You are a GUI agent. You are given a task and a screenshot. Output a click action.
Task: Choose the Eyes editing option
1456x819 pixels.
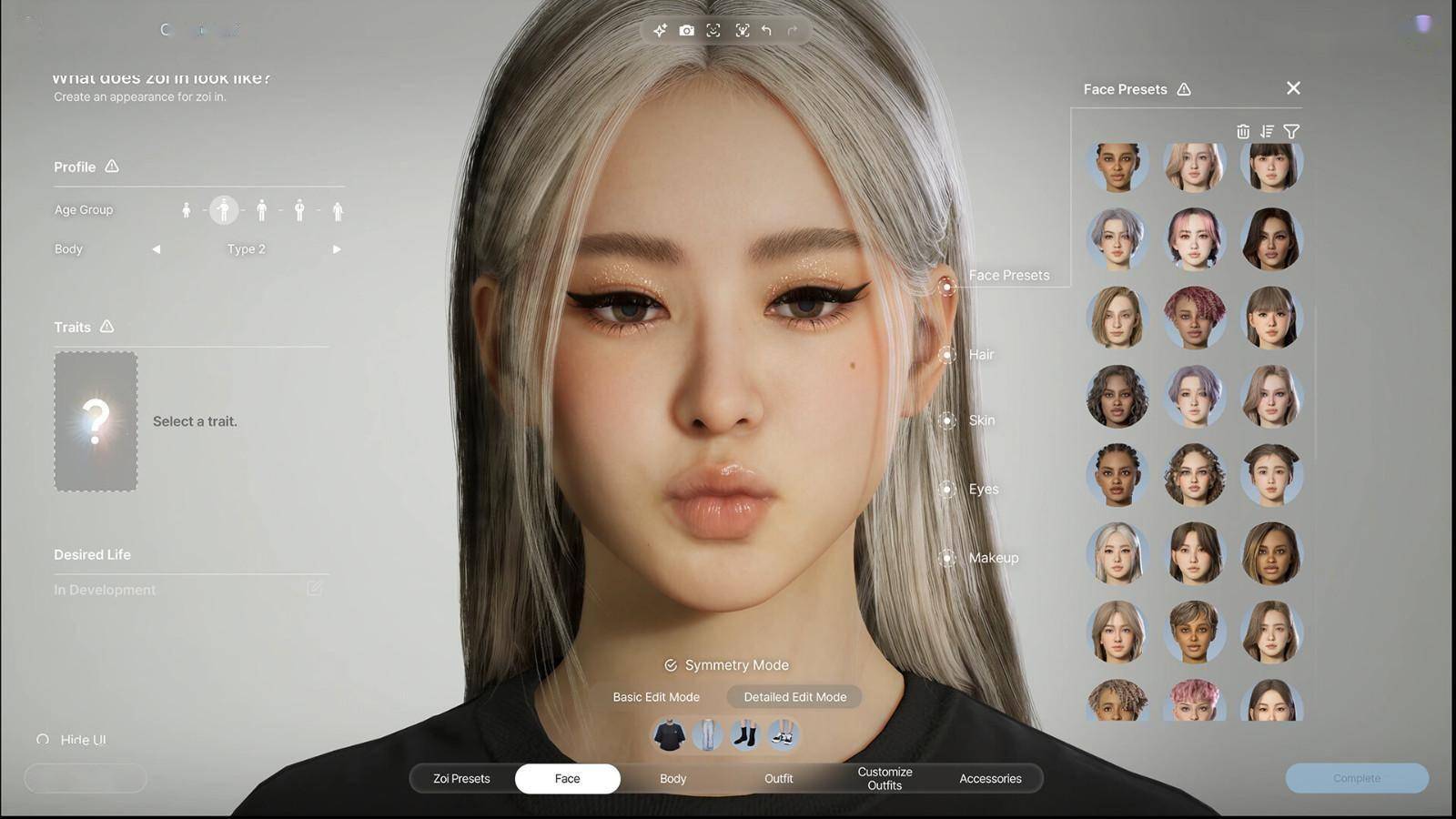click(x=947, y=490)
